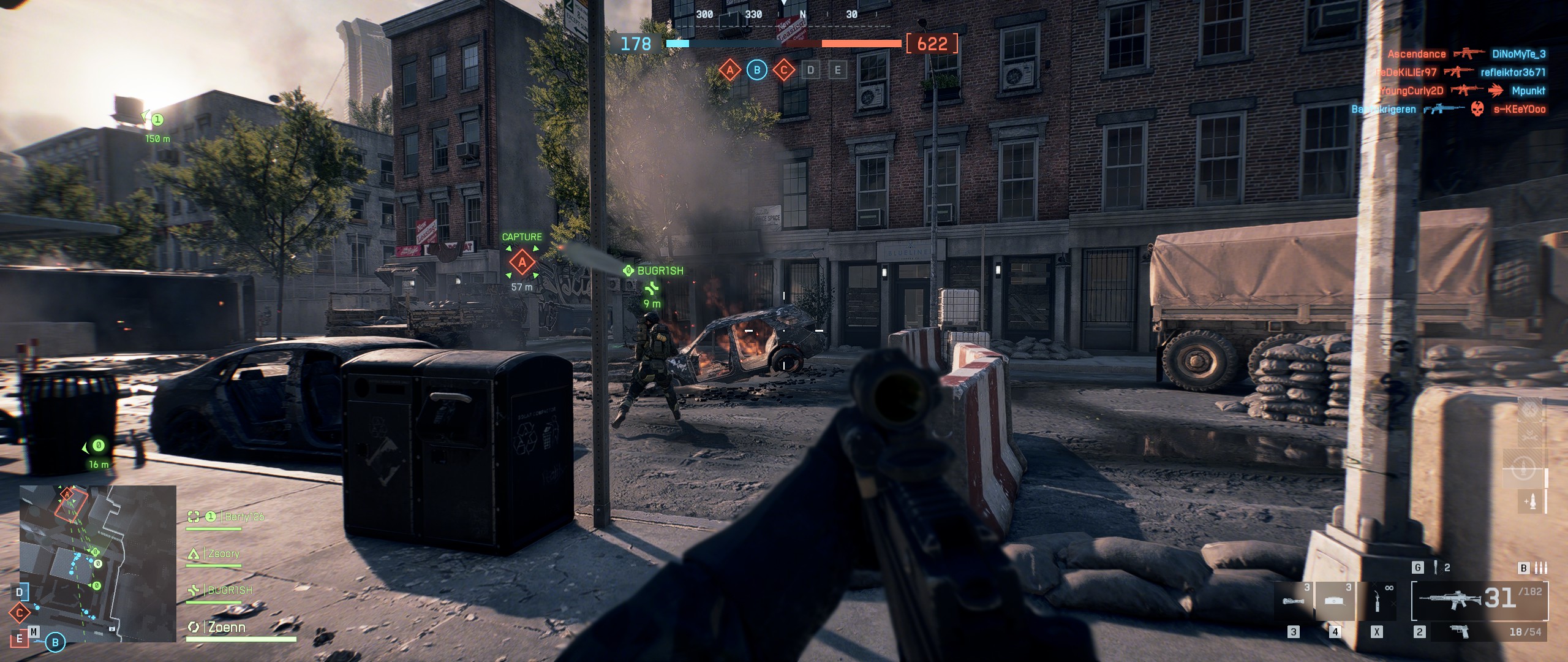This screenshot has height=662, width=1568.
Task: Select the blue B objective in the top row
Action: tap(756, 70)
